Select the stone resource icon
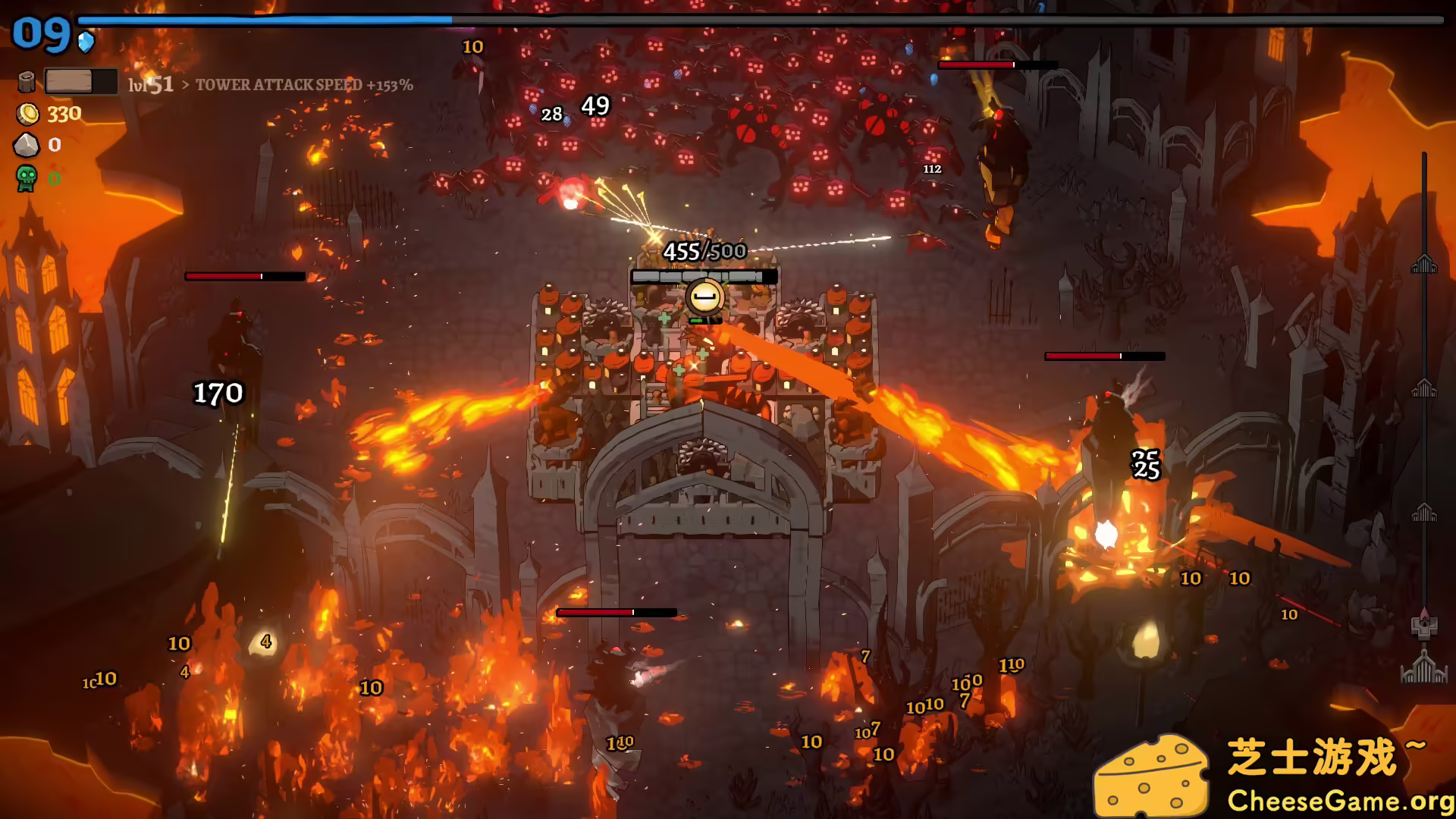Screen dimensions: 1456x819 pos(26,144)
